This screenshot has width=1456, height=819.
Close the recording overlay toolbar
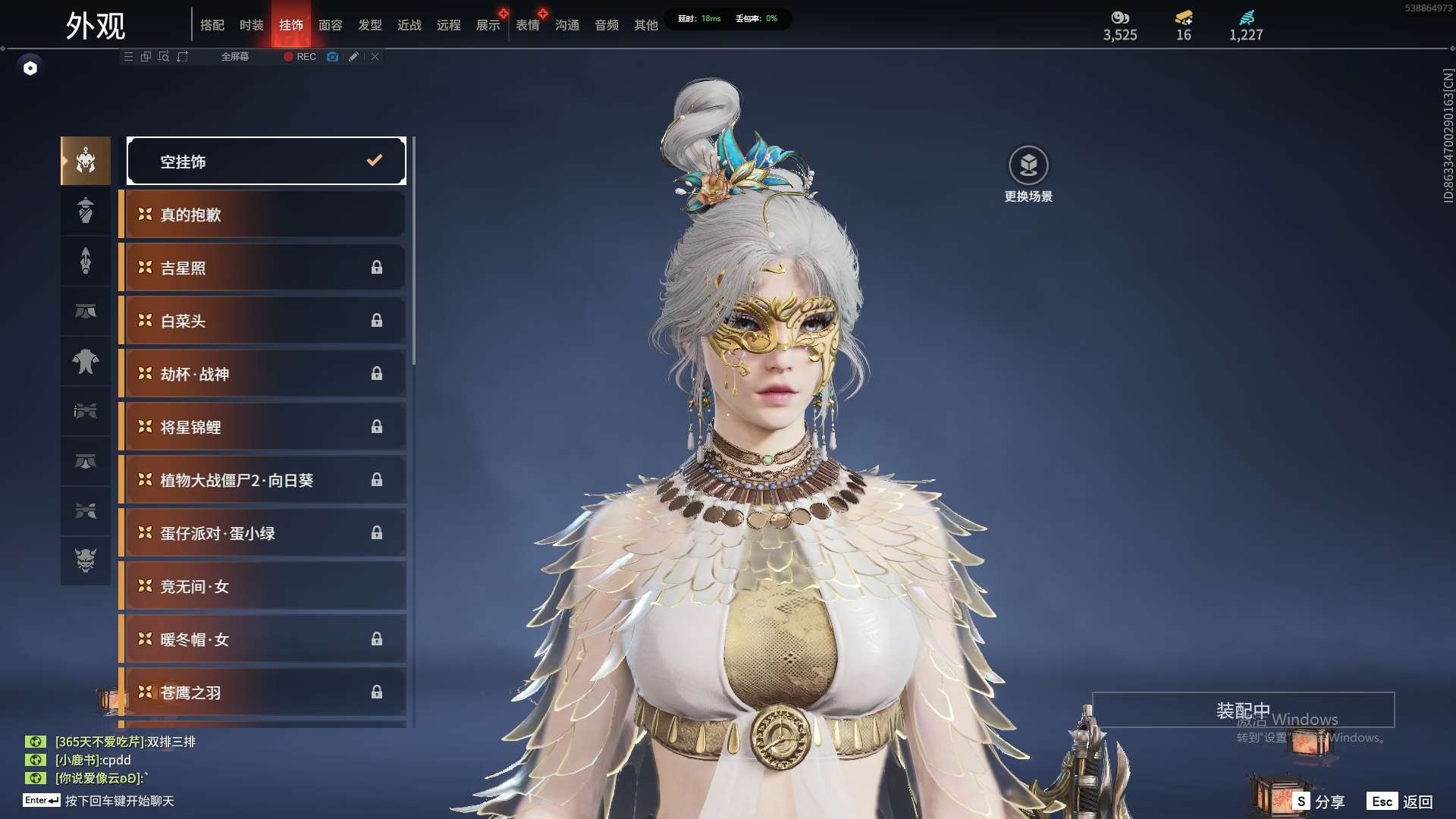coord(375,57)
